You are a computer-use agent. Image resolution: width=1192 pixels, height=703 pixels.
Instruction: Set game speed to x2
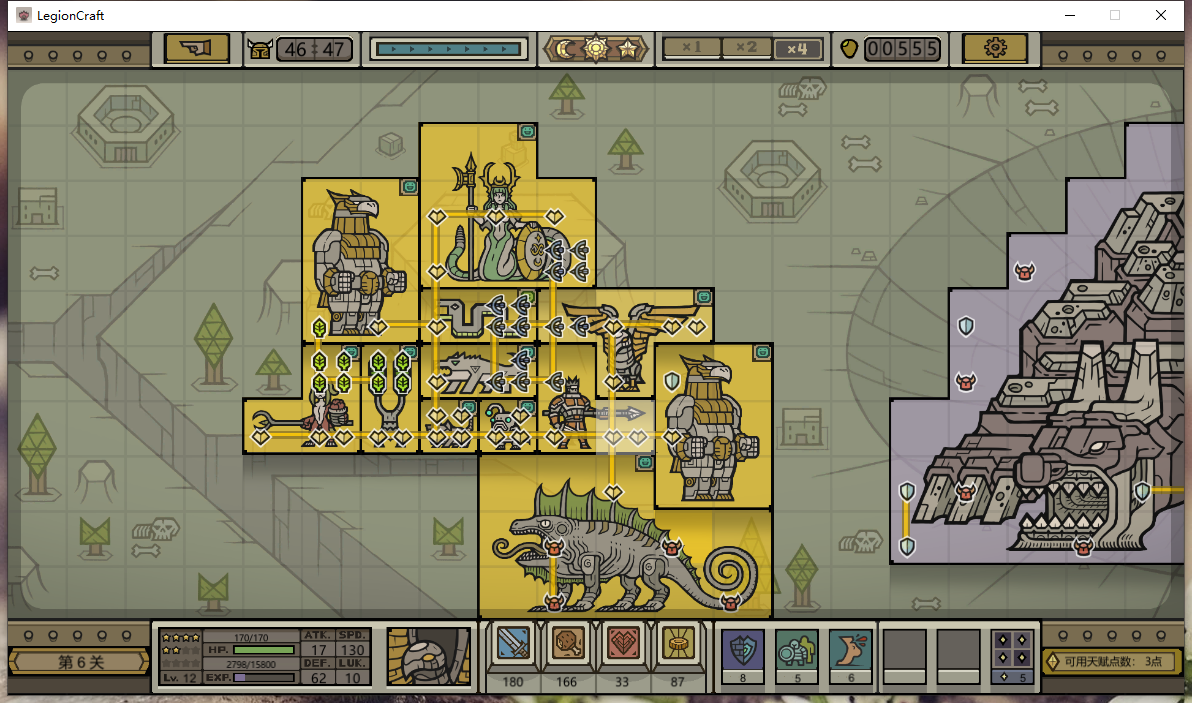(x=745, y=48)
